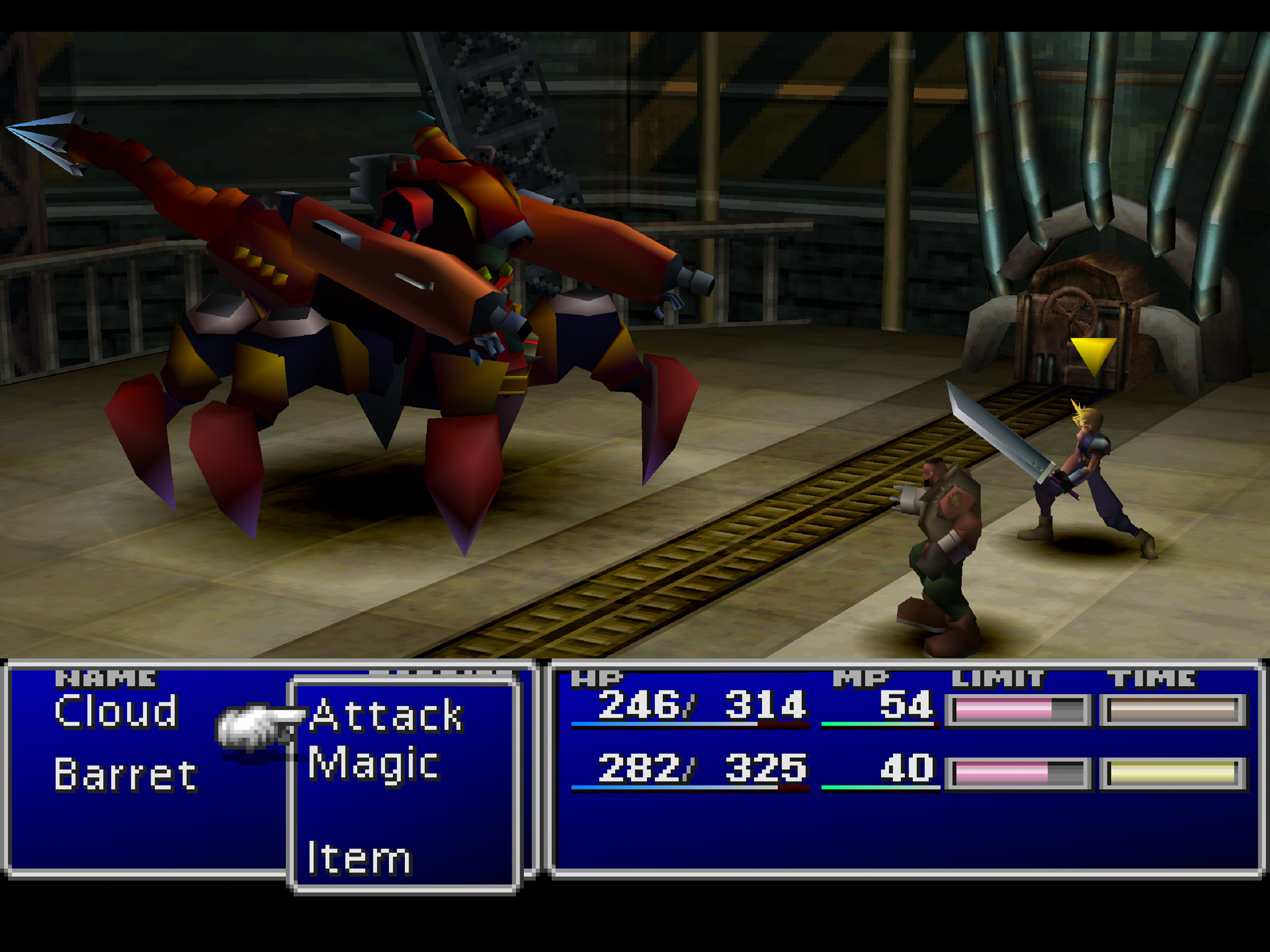Select Cloud in the party list

coord(116,712)
